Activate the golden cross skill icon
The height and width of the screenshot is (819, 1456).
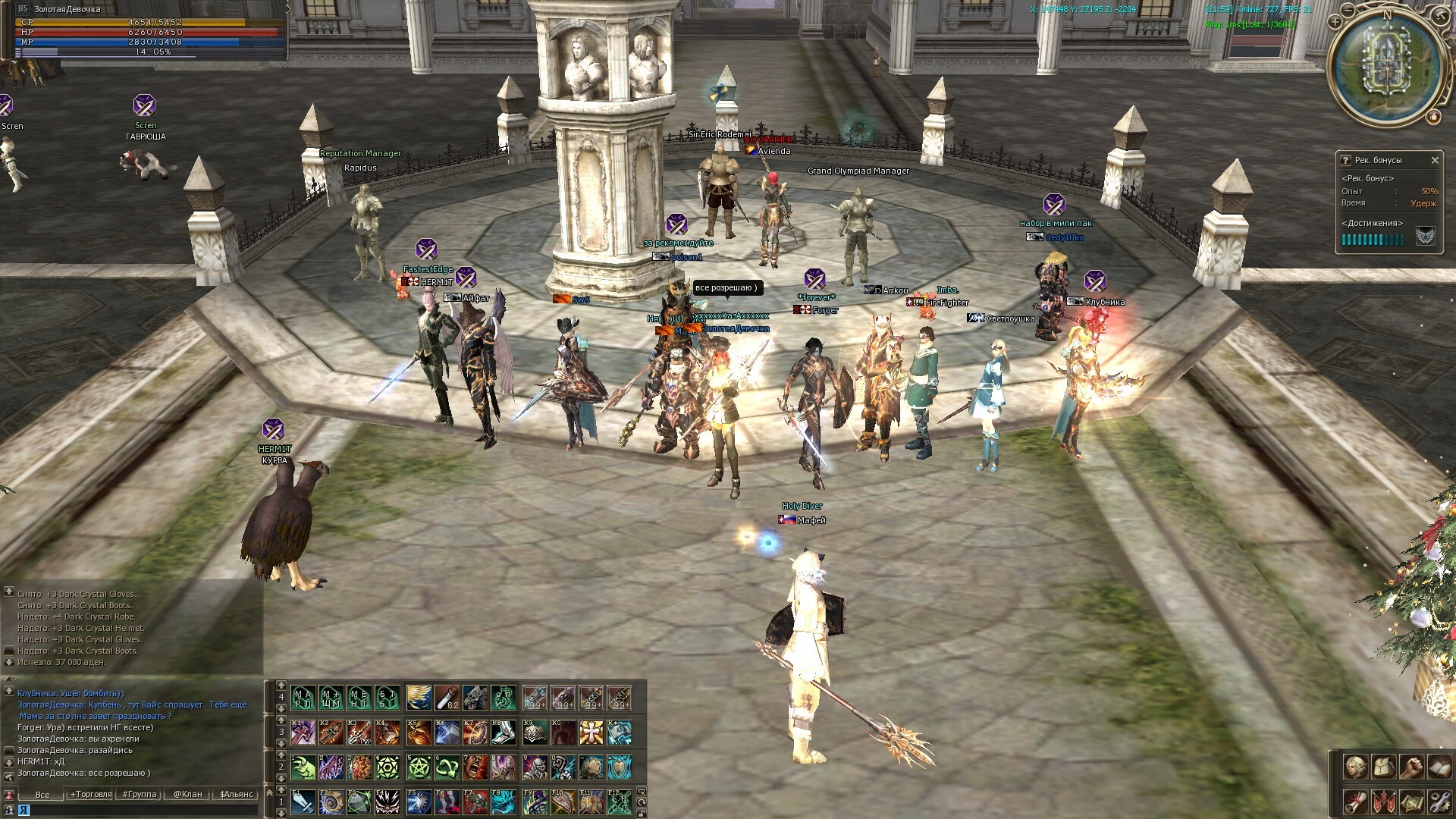(x=591, y=732)
